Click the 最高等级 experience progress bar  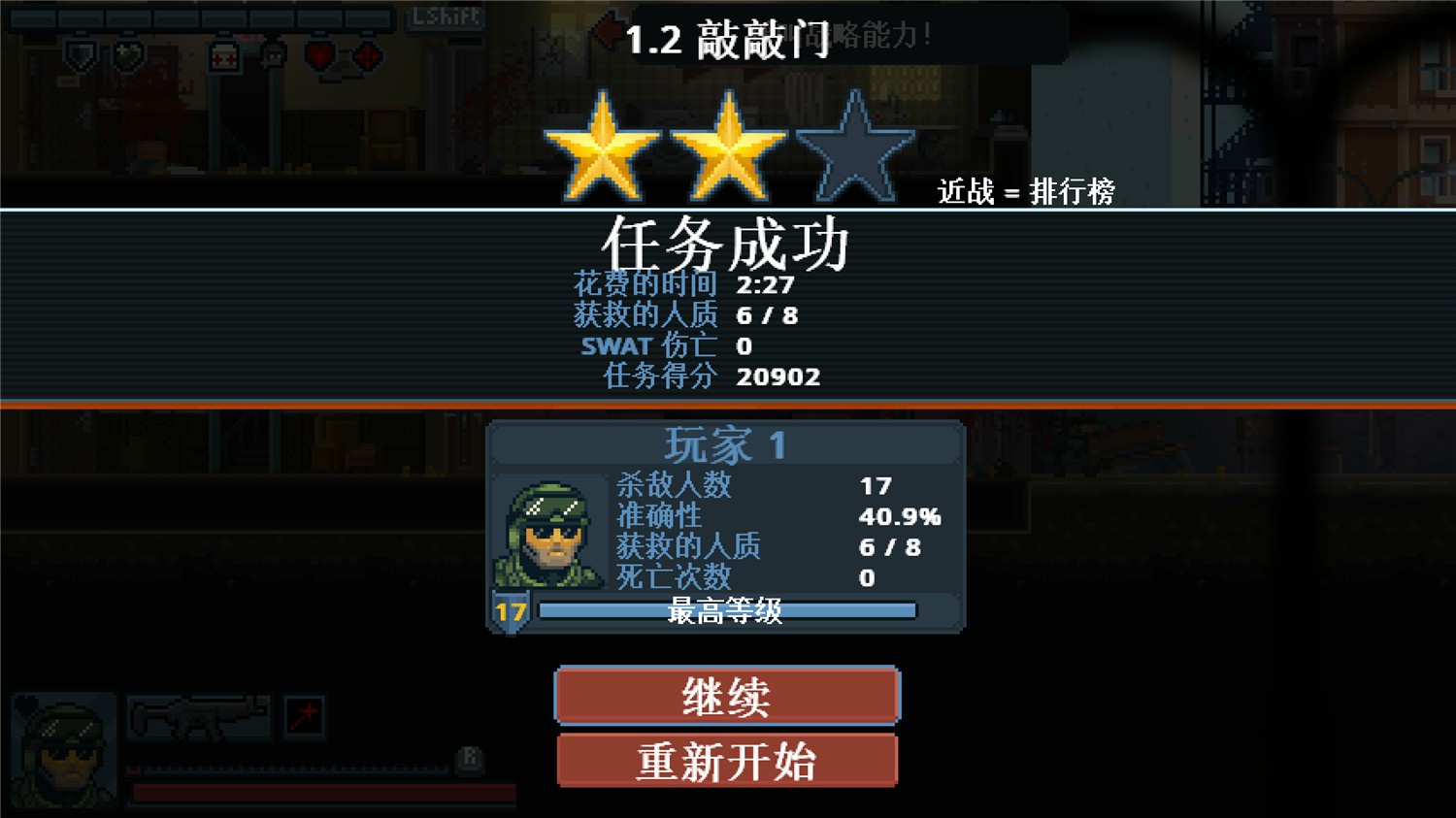coord(728,611)
